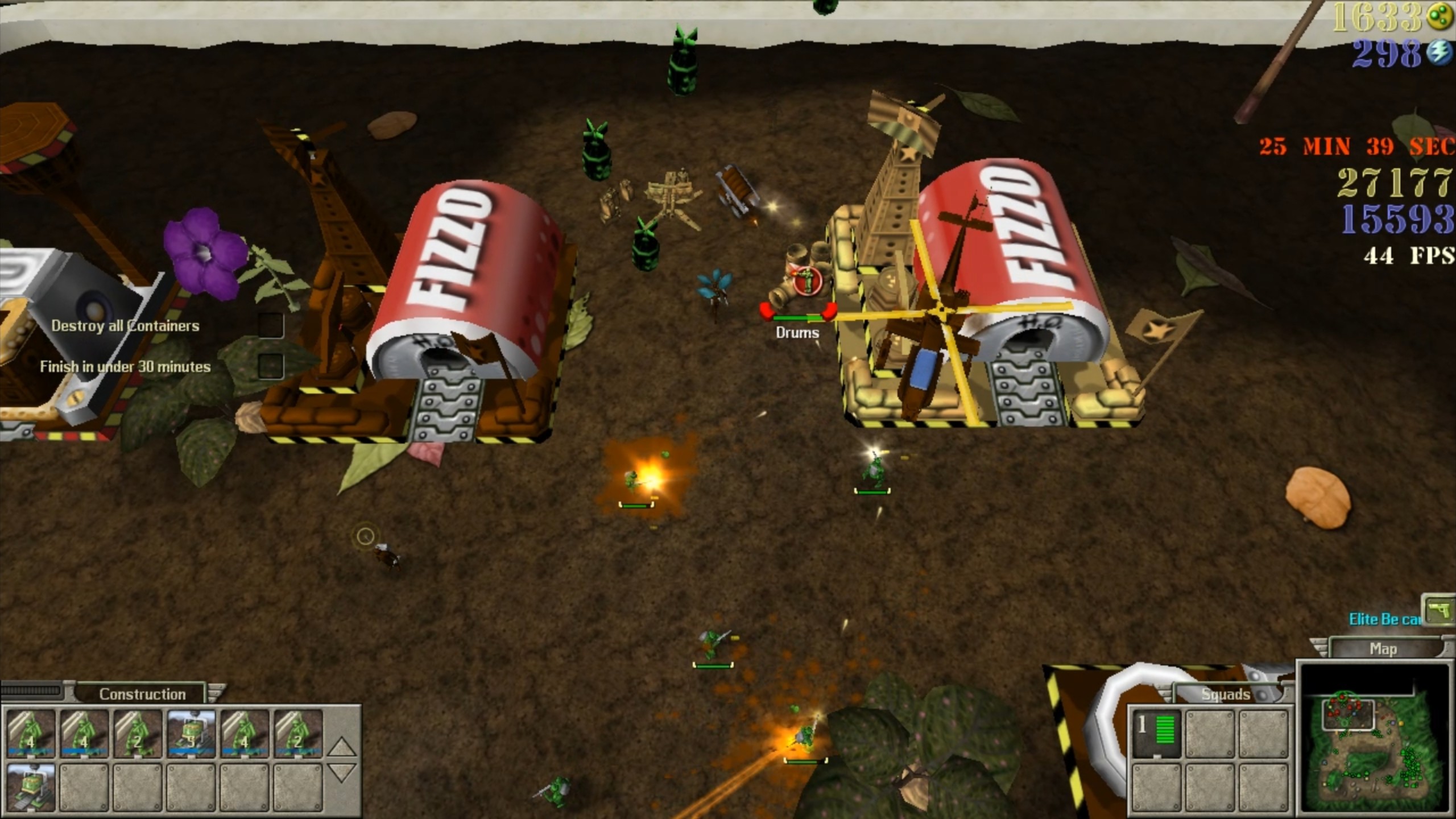Open the Map tab header
This screenshot has width=1456, height=819.
1383,649
